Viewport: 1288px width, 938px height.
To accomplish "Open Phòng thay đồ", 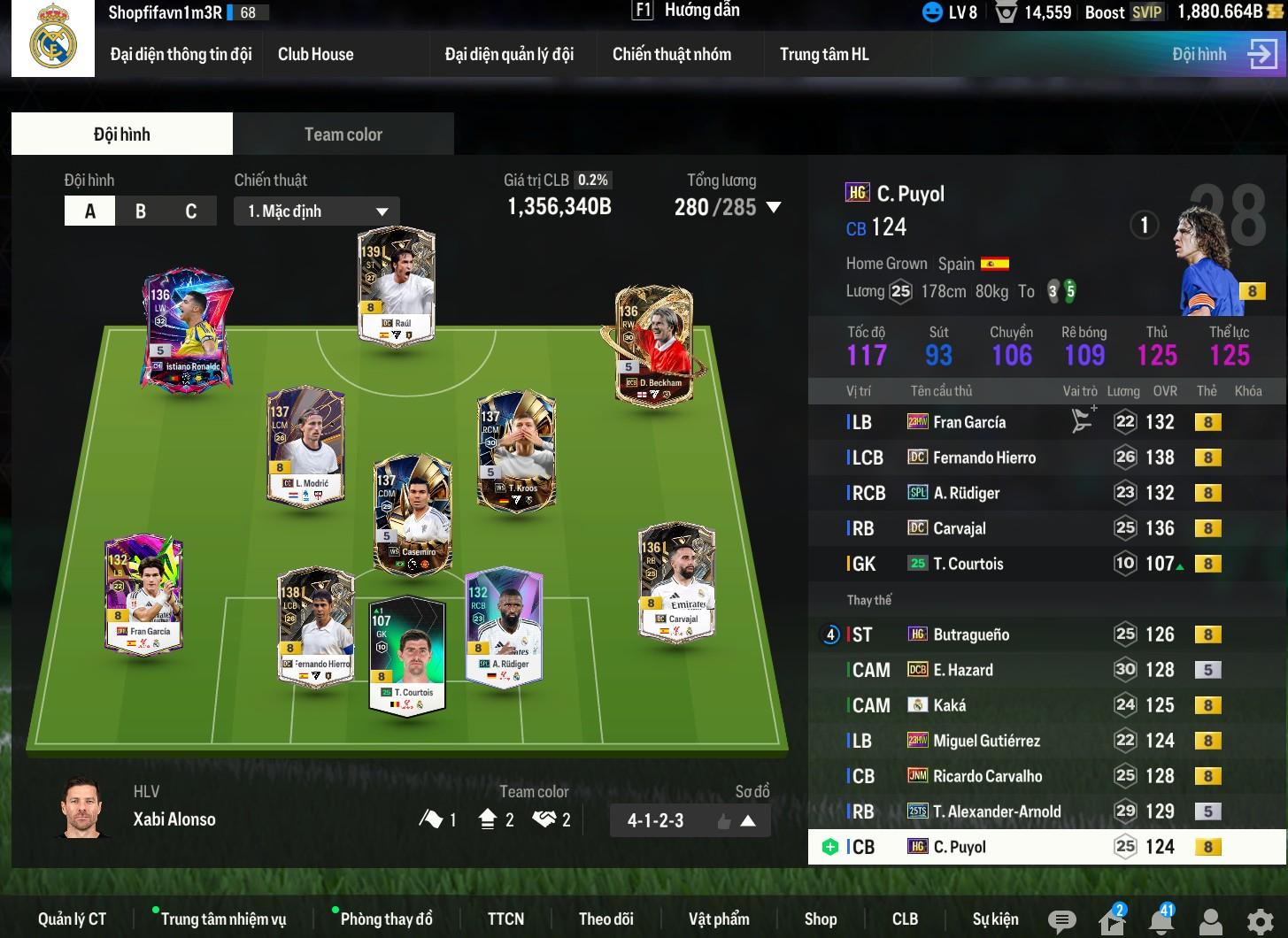I will (386, 919).
